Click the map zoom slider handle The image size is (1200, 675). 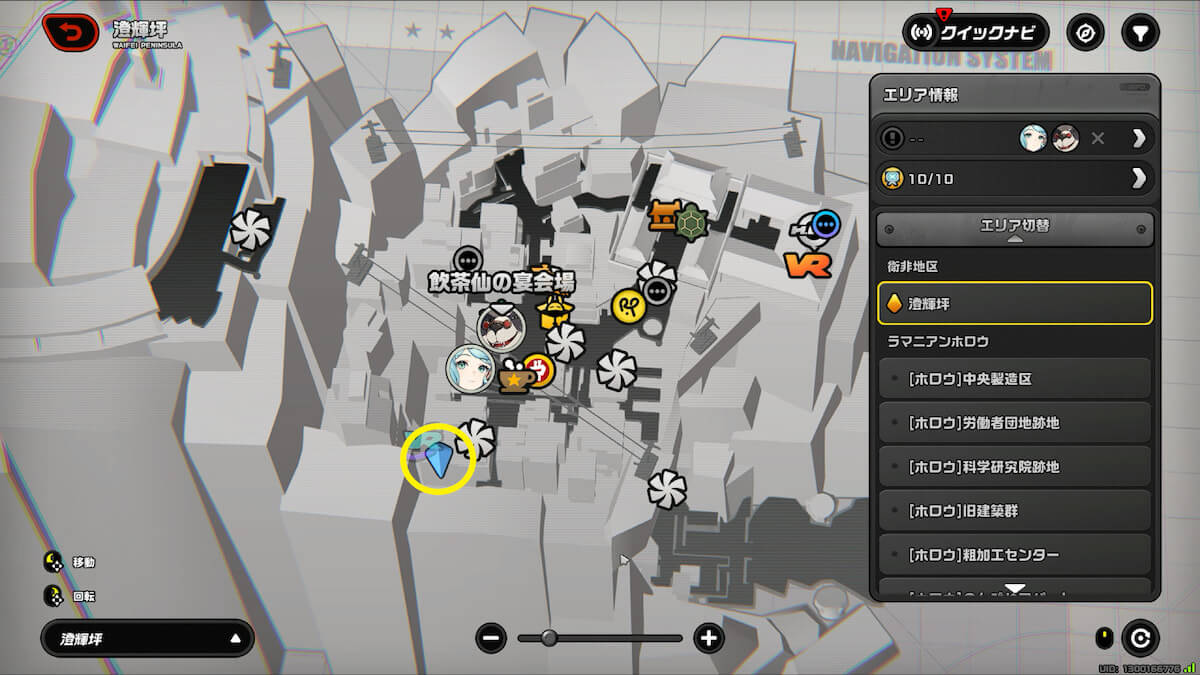[549, 638]
